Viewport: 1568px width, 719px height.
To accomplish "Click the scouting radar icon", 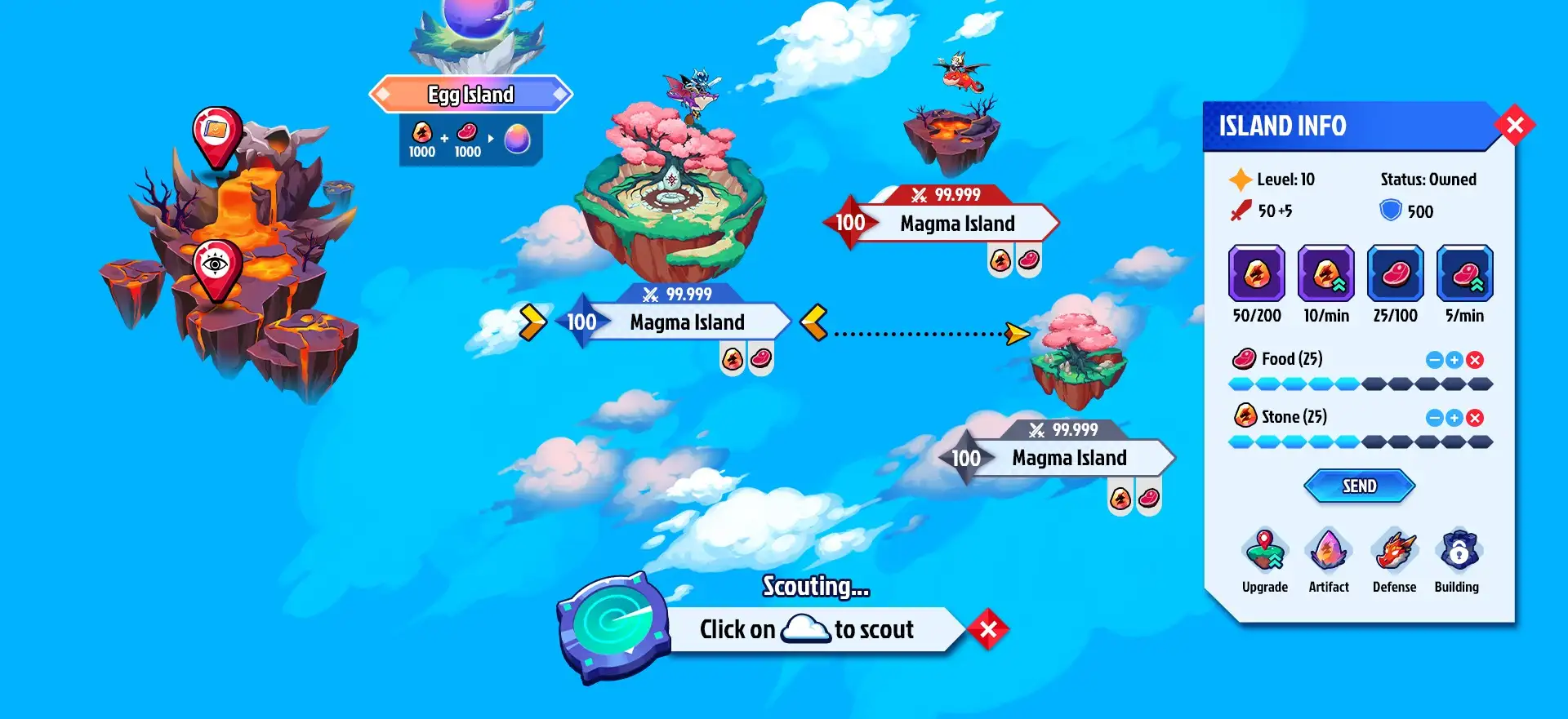I will pyautogui.click(x=612, y=627).
